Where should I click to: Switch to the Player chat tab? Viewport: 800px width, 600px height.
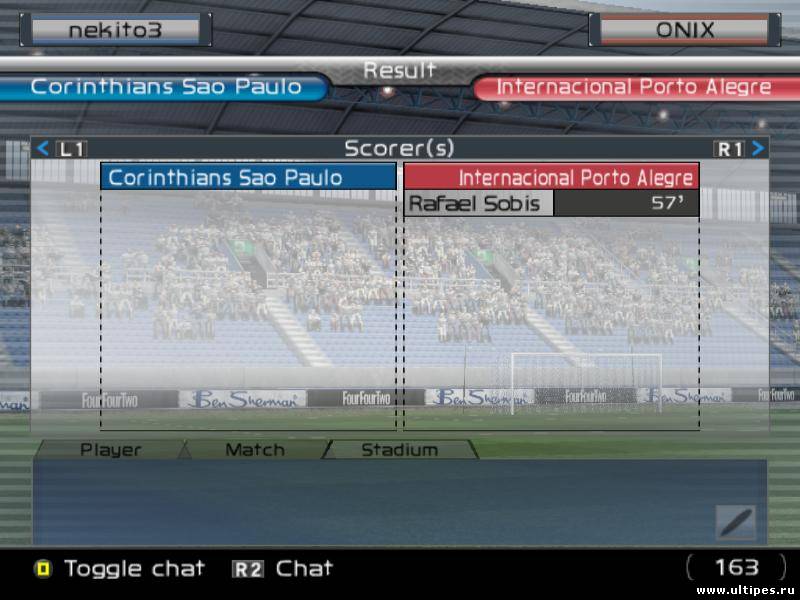111,450
